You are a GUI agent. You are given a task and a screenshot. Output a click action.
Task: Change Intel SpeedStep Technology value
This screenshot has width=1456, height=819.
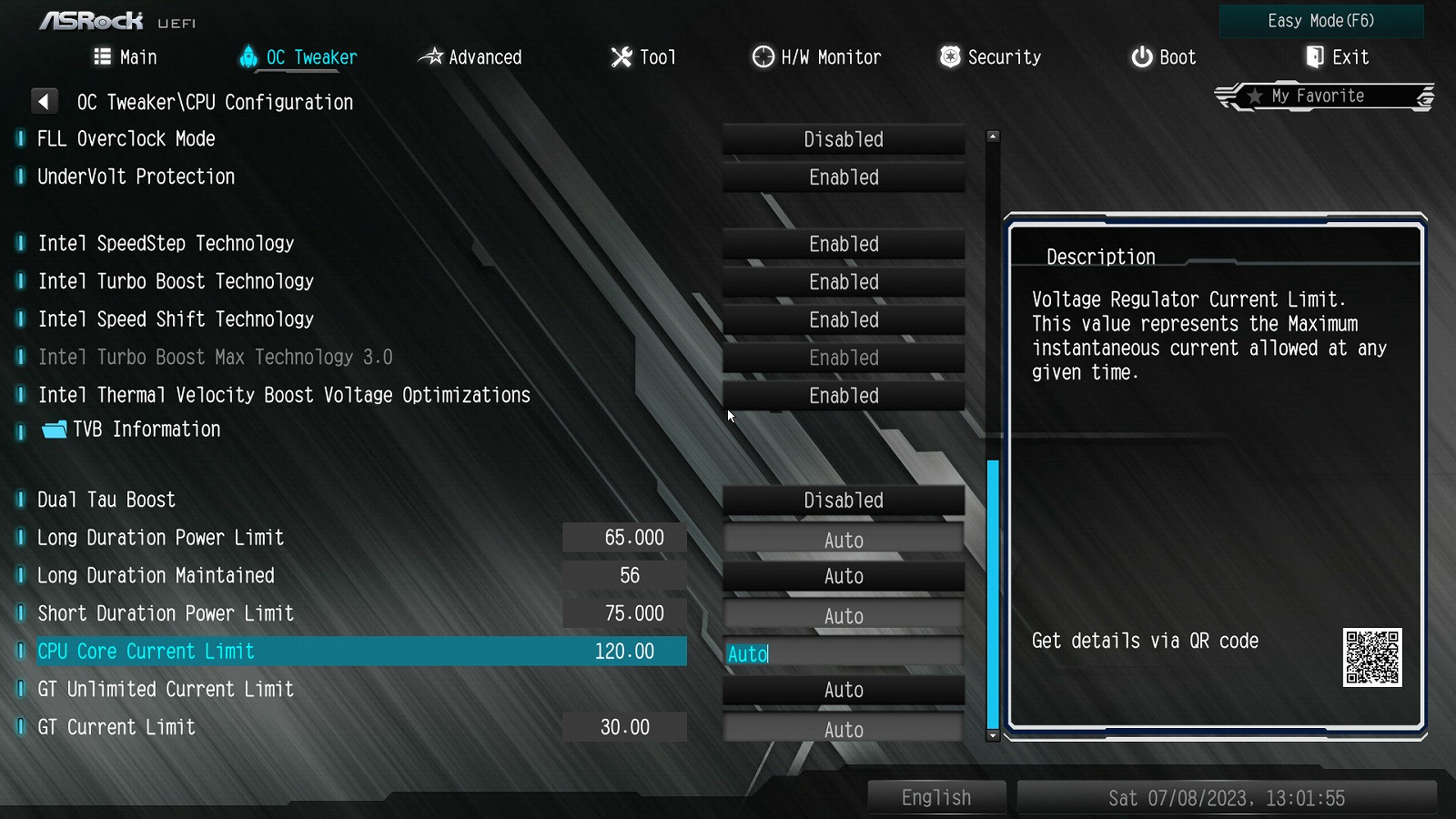pos(844,244)
